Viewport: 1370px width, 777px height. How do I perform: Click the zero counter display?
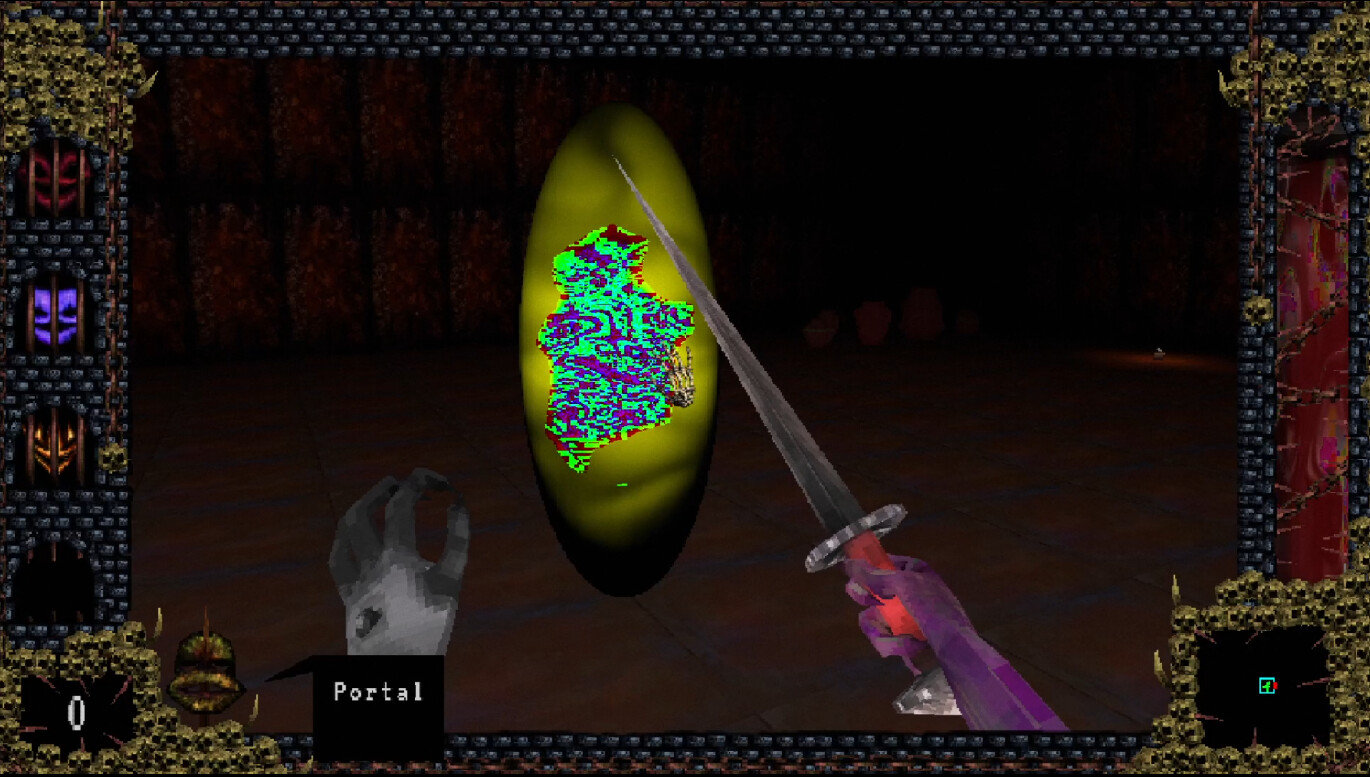pos(75,715)
